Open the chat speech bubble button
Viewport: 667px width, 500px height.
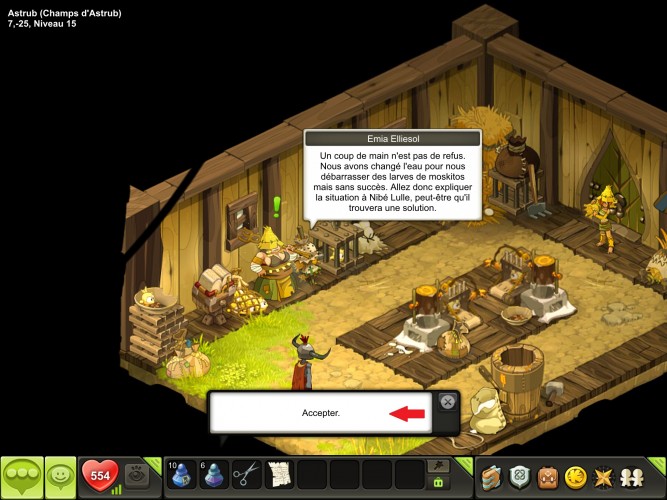(x=21, y=476)
